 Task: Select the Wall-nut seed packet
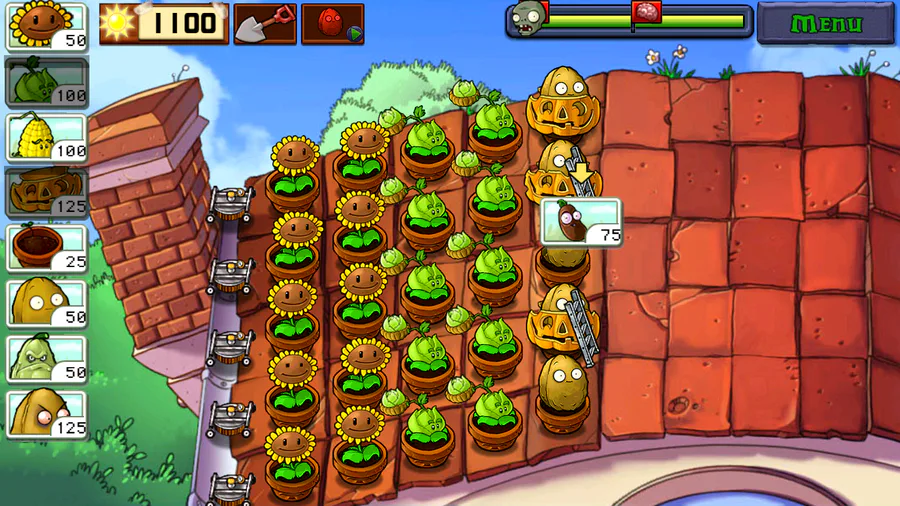(x=47, y=302)
